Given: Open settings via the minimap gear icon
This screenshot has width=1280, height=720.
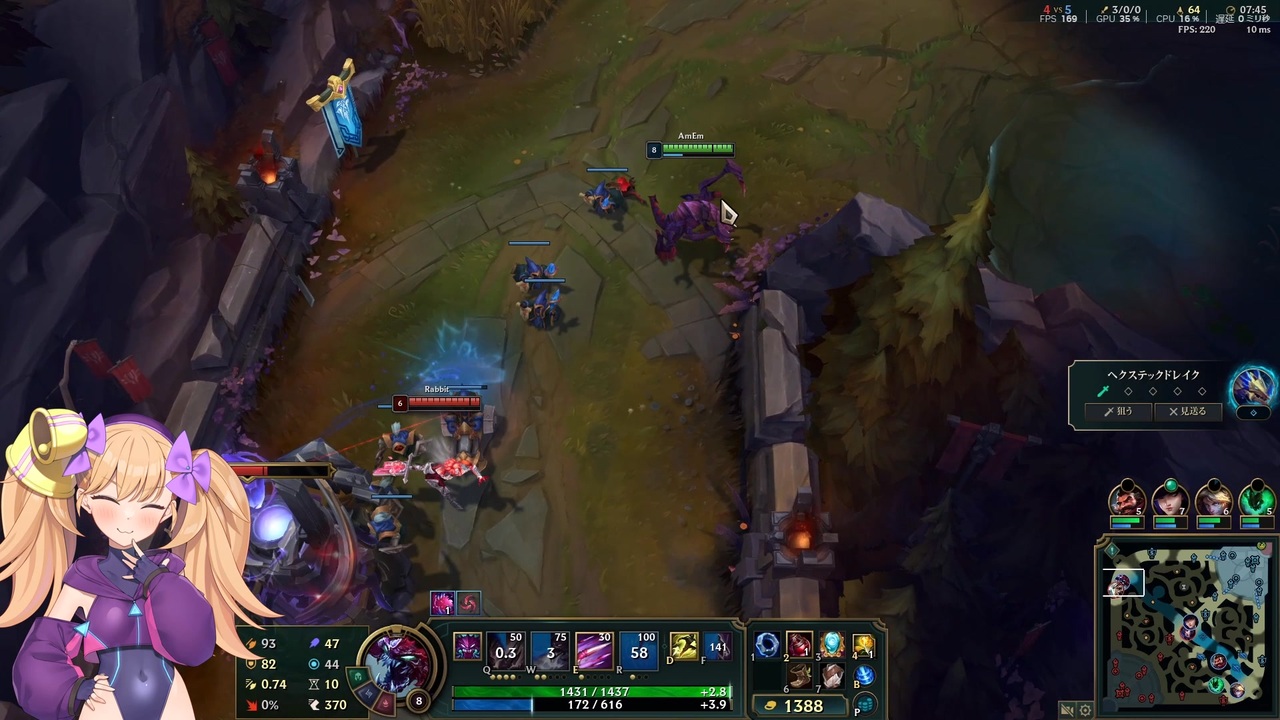Looking at the screenshot, I should pos(1086,710).
